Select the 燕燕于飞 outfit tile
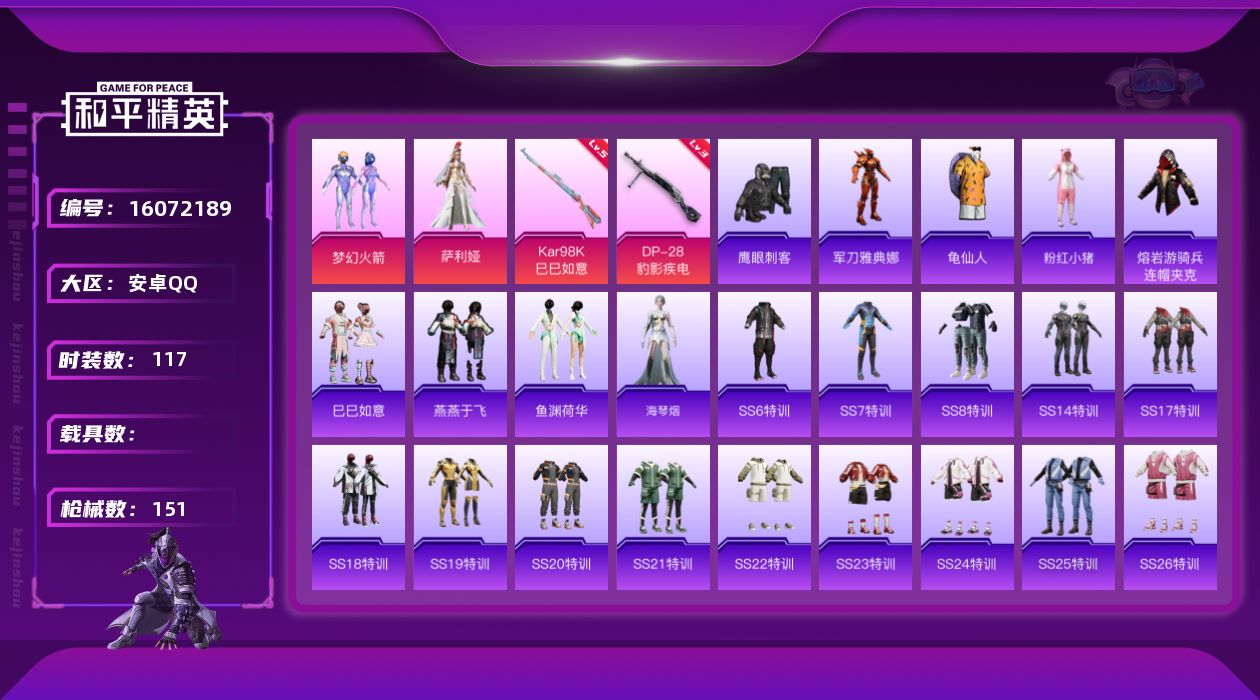Image resolution: width=1260 pixels, height=700 pixels. pyautogui.click(x=460, y=364)
